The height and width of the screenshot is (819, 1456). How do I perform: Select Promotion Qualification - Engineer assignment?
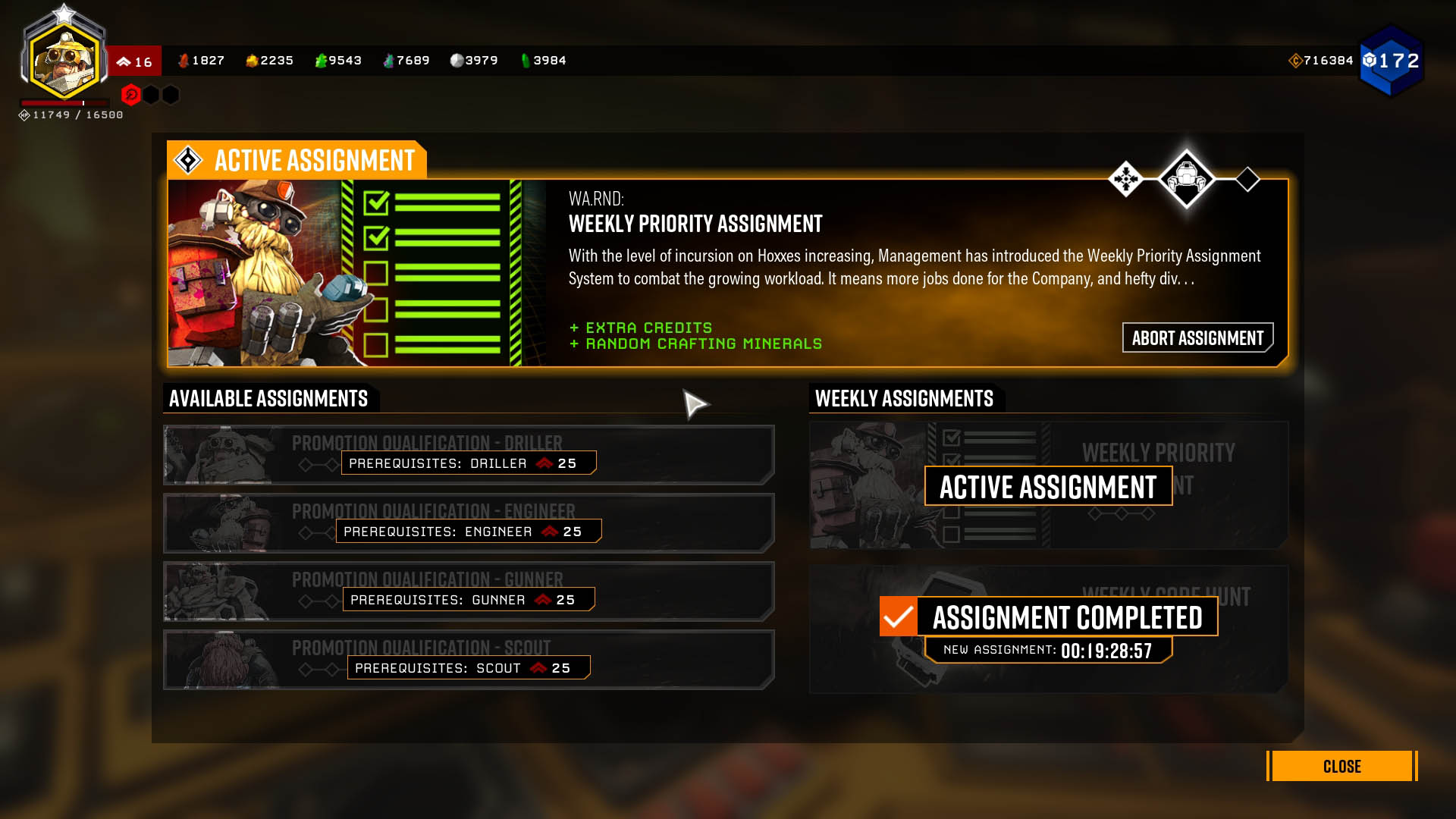coord(468,522)
